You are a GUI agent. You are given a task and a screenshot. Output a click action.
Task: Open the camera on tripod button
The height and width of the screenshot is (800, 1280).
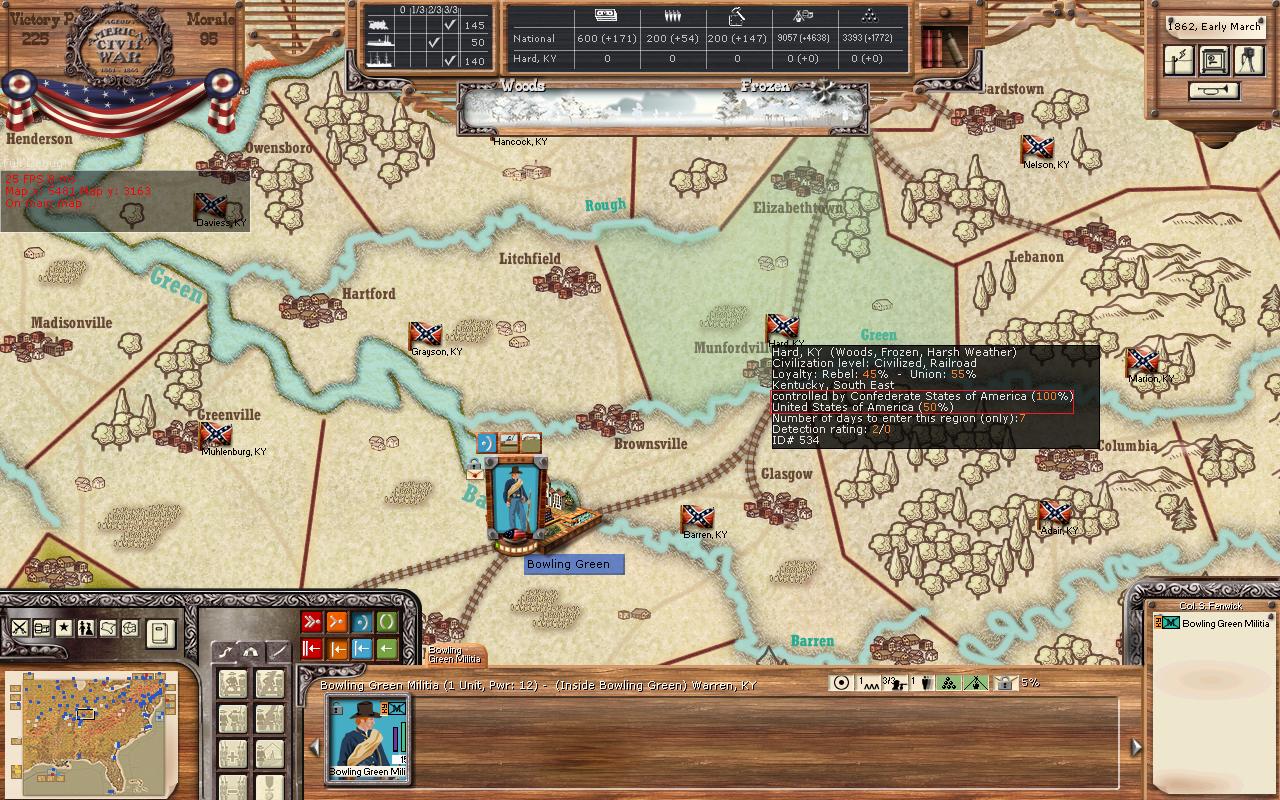[1248, 60]
